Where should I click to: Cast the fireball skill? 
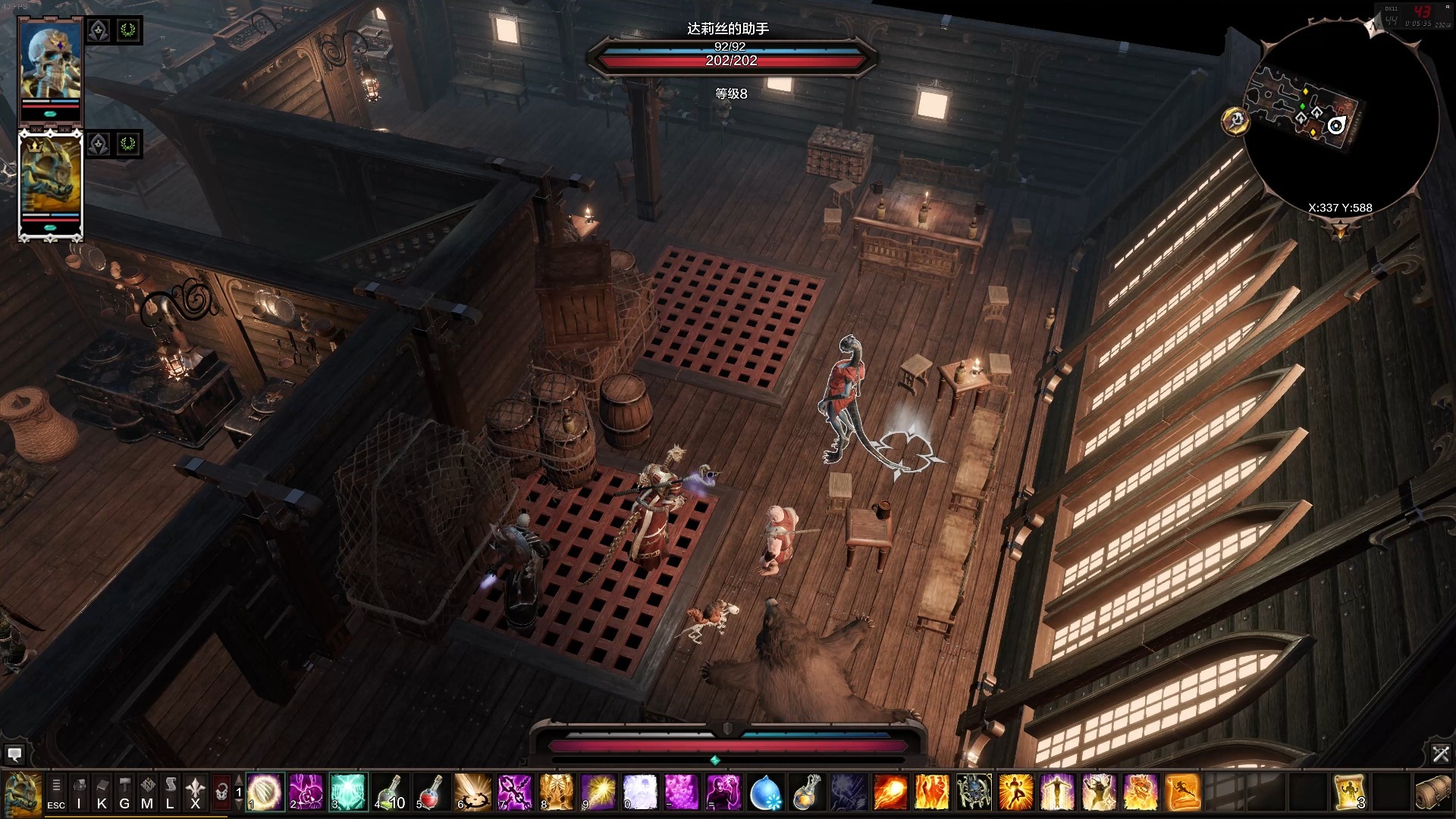(890, 792)
